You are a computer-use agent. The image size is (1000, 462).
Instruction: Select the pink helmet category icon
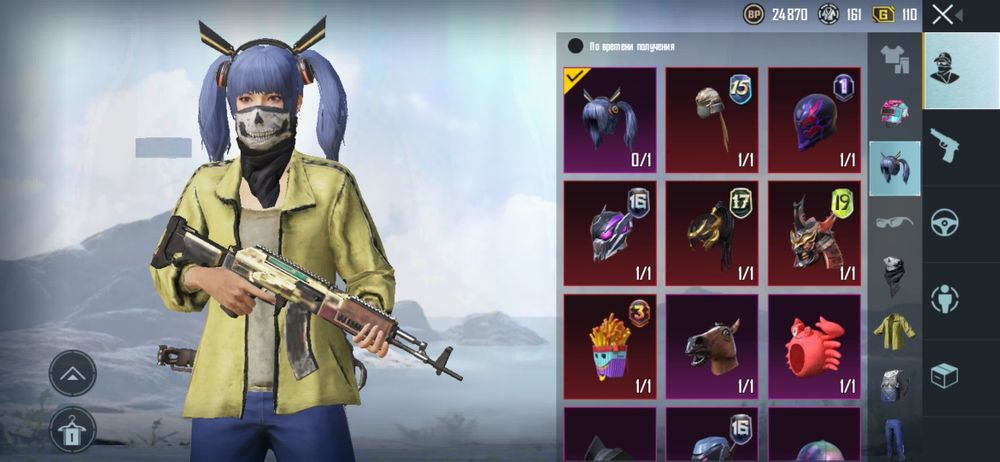point(893,112)
